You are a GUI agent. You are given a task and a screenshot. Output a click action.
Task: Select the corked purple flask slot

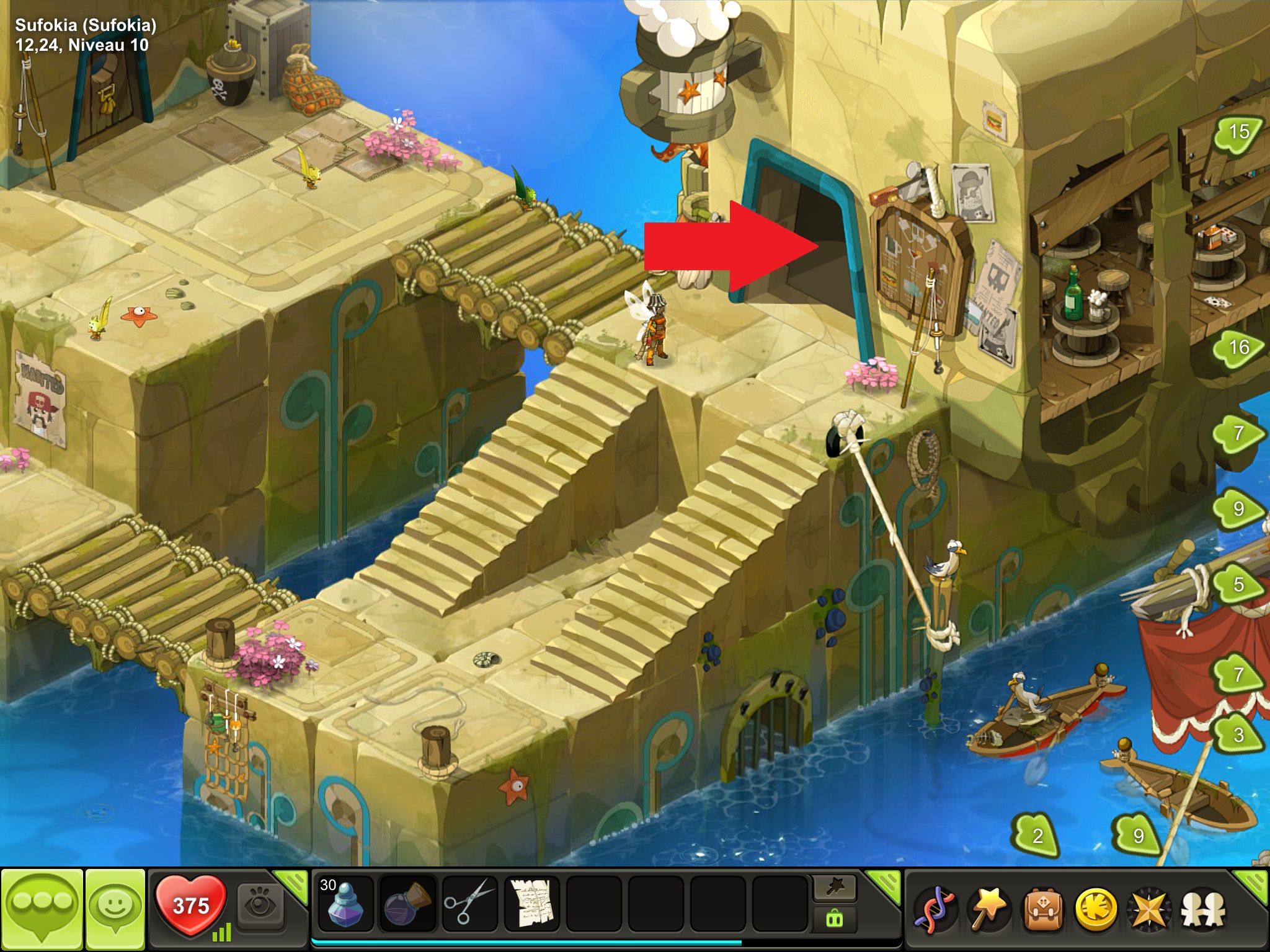point(407,906)
